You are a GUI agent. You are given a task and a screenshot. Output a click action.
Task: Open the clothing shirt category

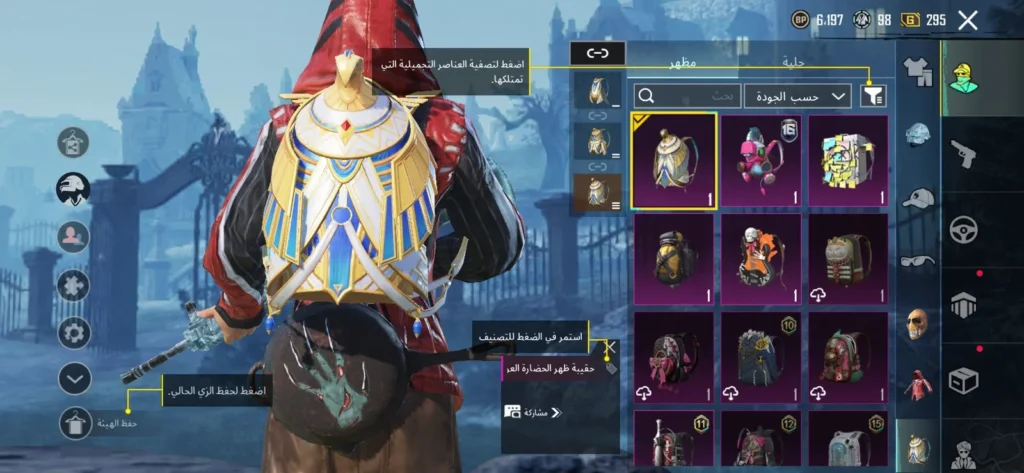click(x=917, y=70)
